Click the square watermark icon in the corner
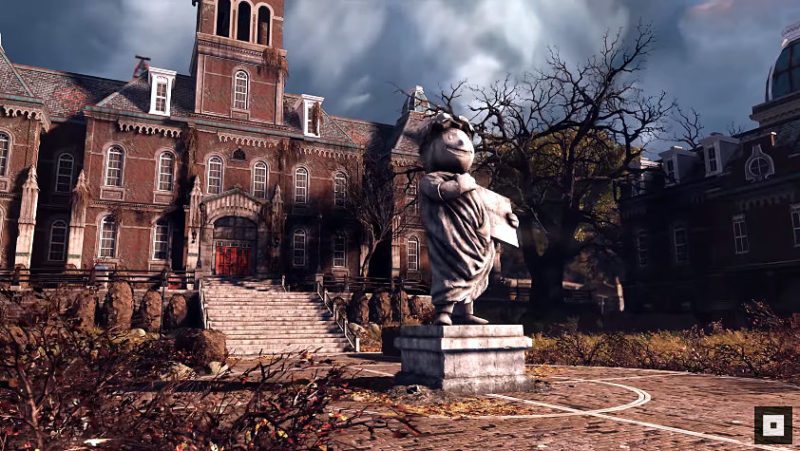Viewport: 800px width, 451px height. coord(772,424)
